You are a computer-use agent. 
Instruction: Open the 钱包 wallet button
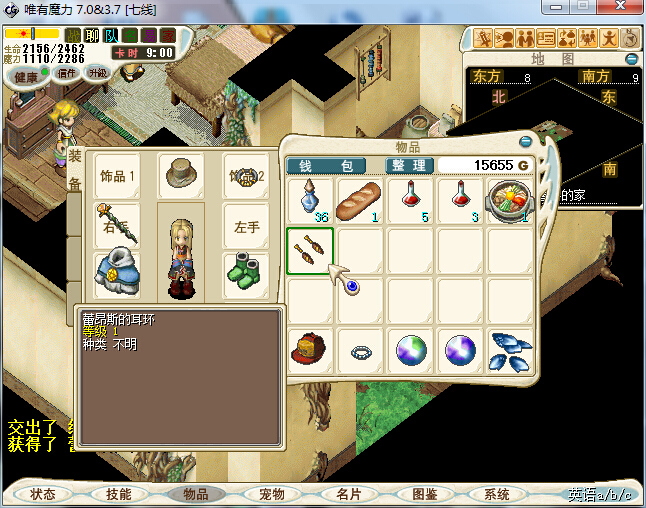(333, 165)
